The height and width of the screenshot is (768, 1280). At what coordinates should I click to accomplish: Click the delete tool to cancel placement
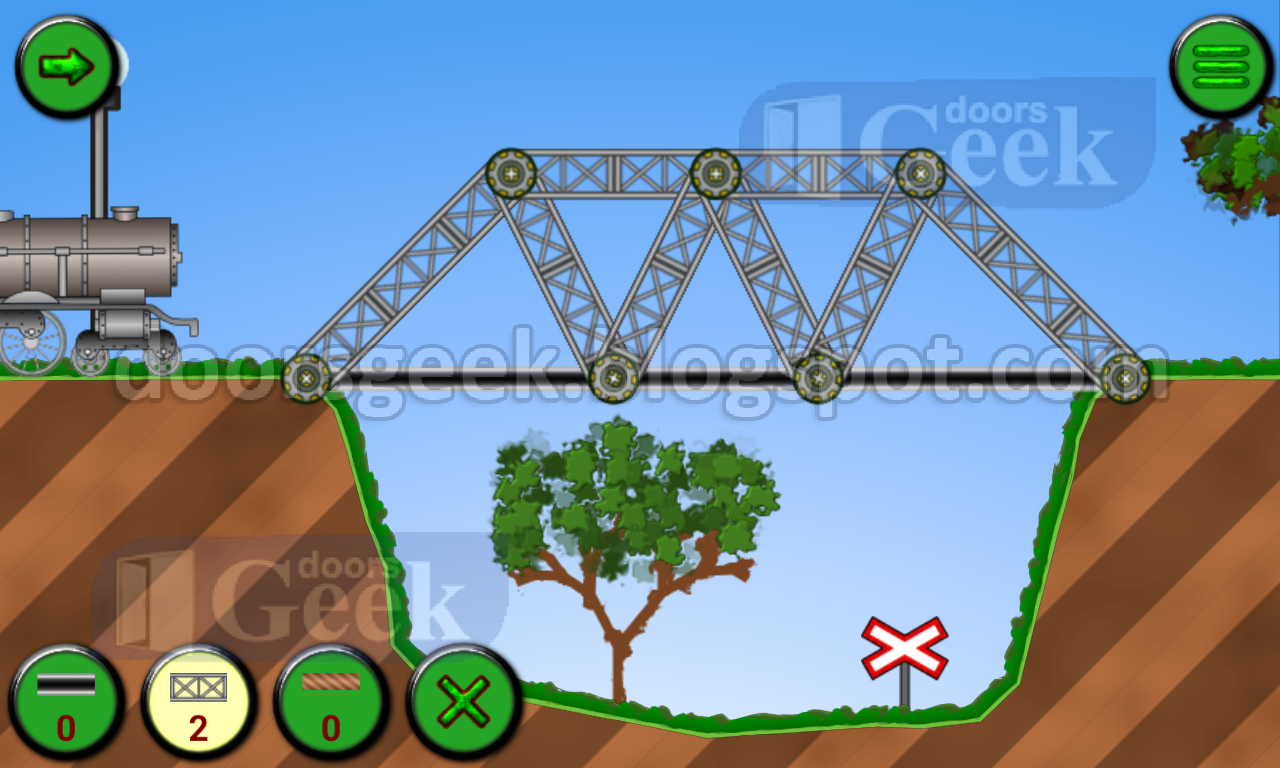click(x=463, y=702)
